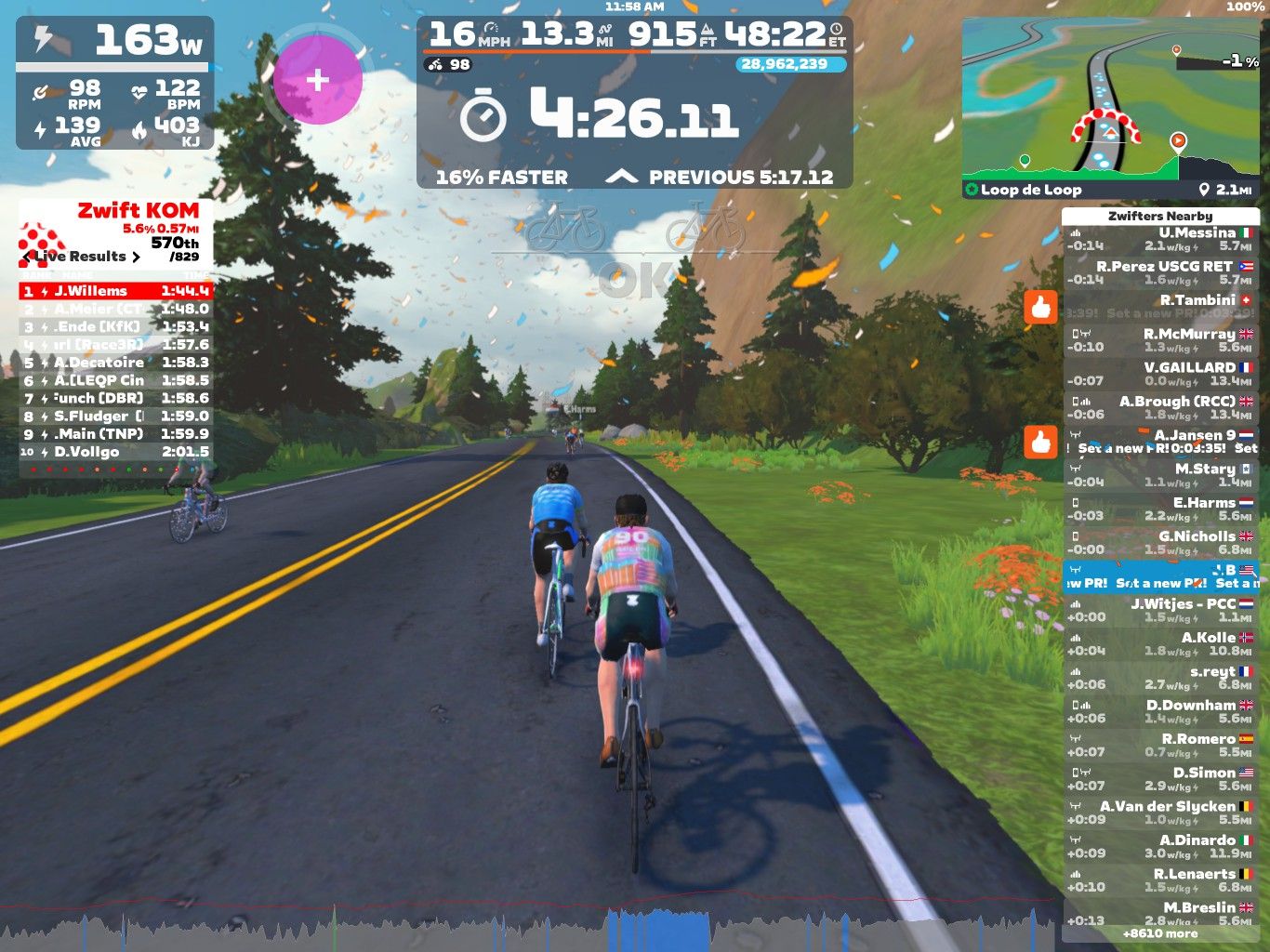Pick A.Brough (RCC) from nearby list
Screen dimensions: 1270x952
(1160, 407)
